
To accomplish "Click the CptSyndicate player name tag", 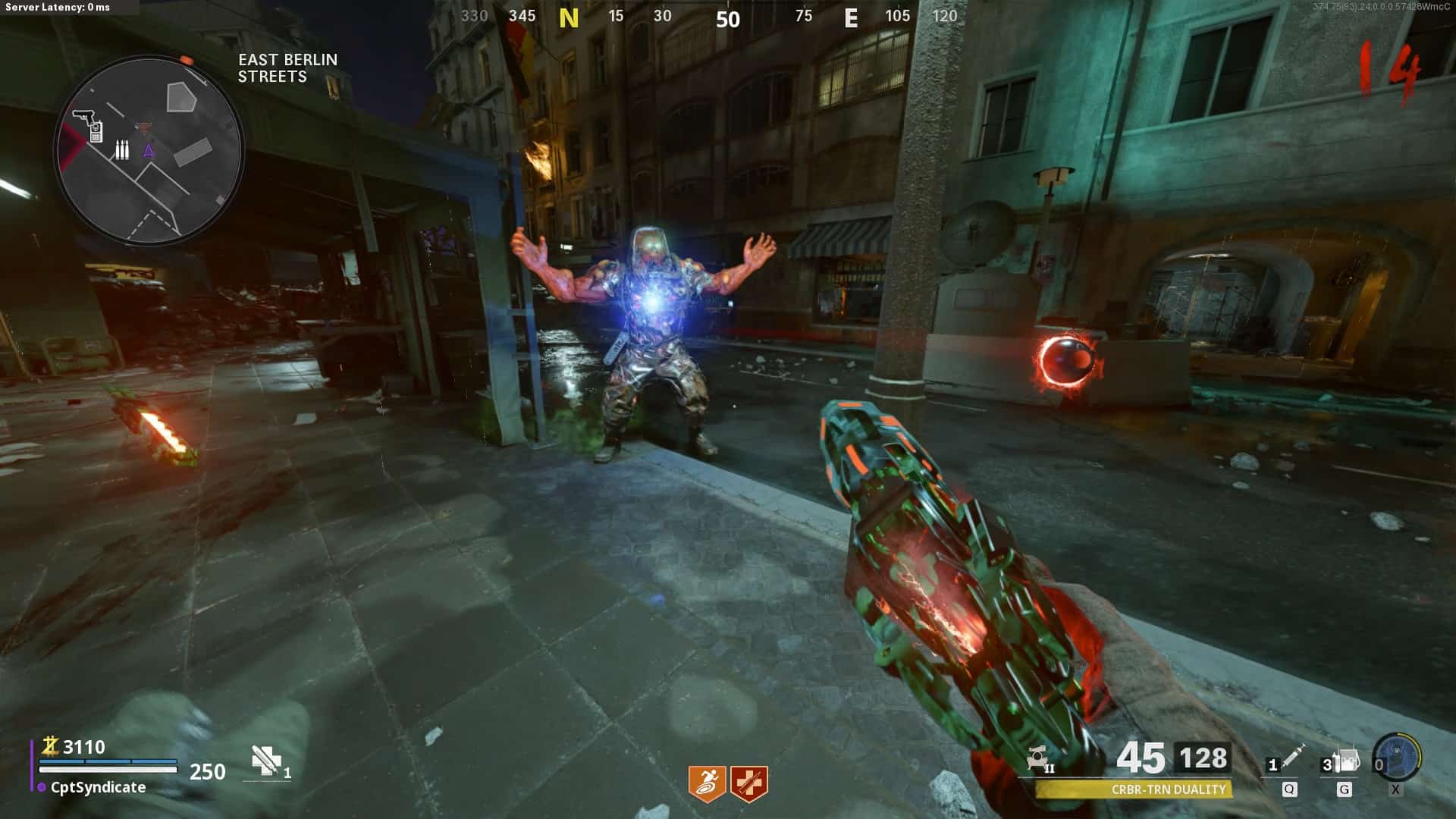I will [98, 787].
